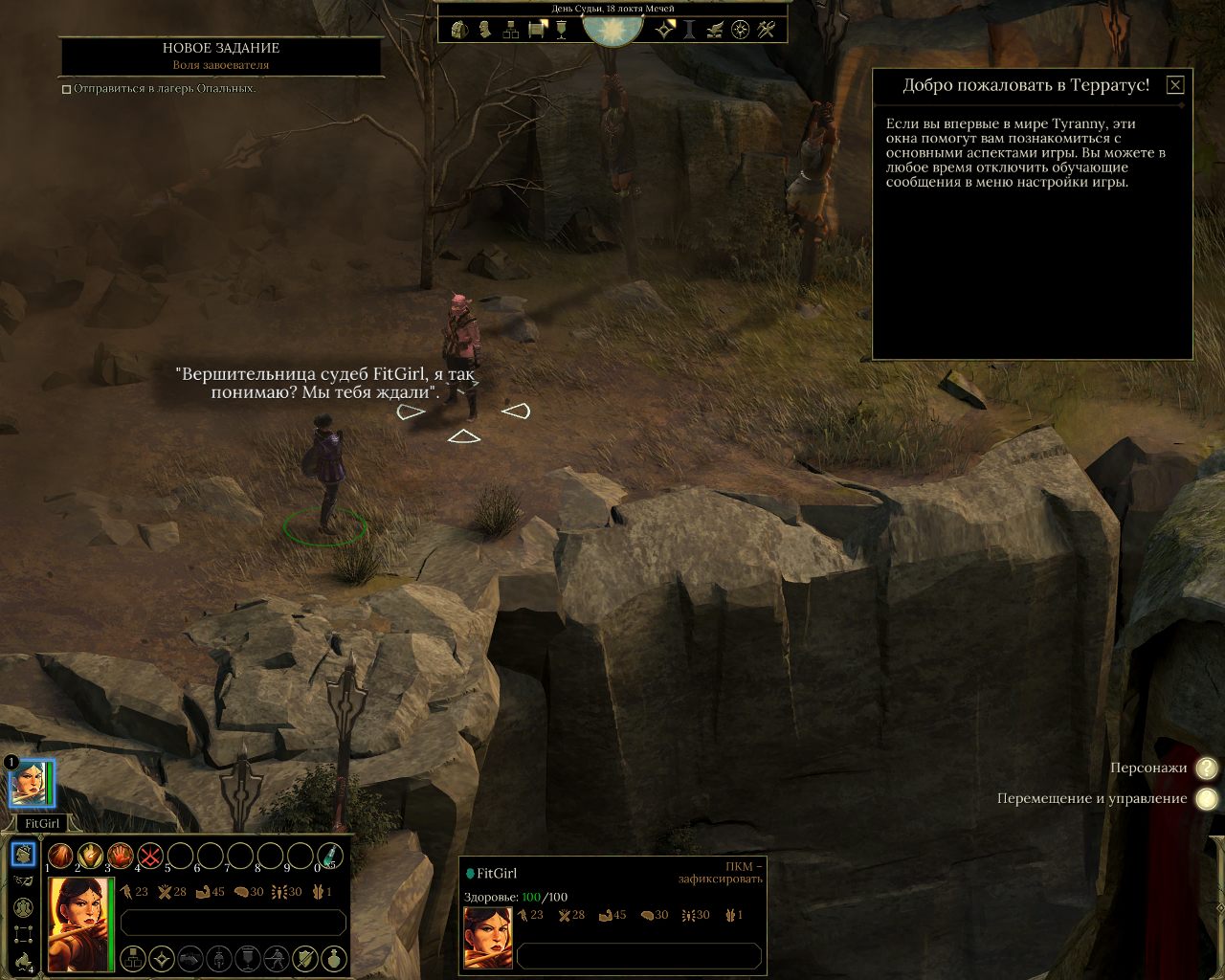
Task: Toggle stealth mode in the left sidebar
Action: pos(24,882)
